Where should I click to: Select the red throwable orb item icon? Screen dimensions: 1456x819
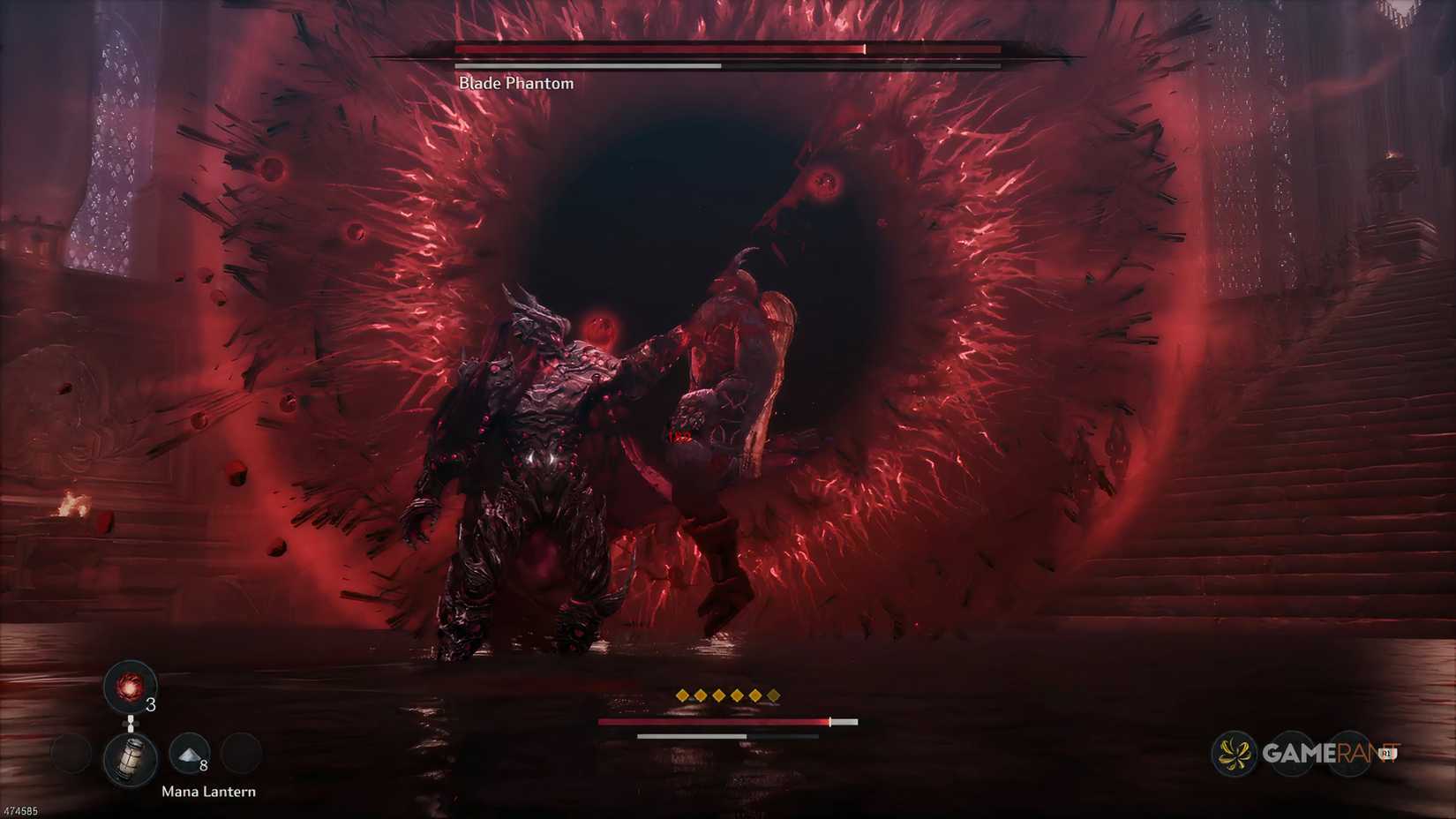click(x=130, y=688)
